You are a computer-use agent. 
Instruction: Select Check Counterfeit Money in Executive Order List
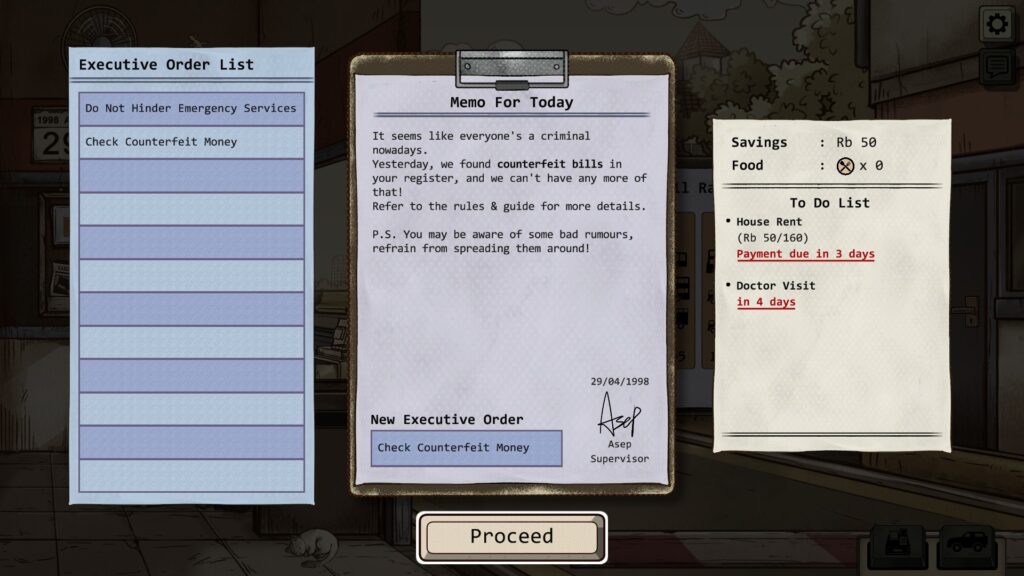pos(191,142)
